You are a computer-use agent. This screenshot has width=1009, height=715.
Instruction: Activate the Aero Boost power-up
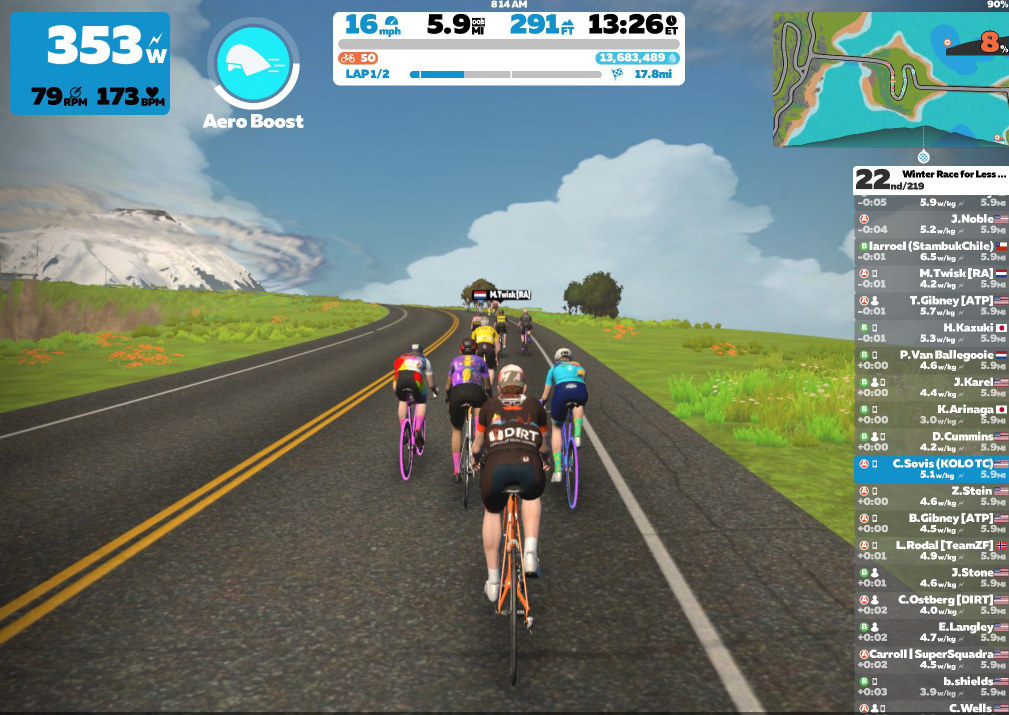(252, 65)
